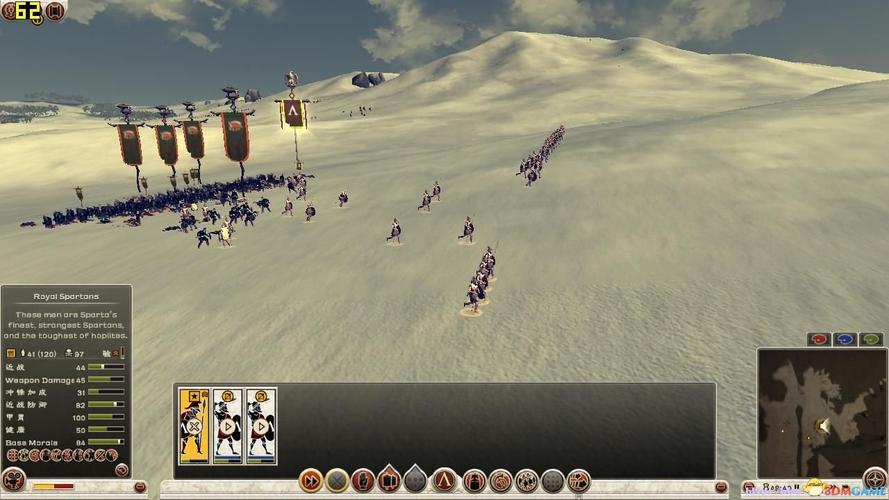Click the blue oval button above the minimap

coord(845,340)
